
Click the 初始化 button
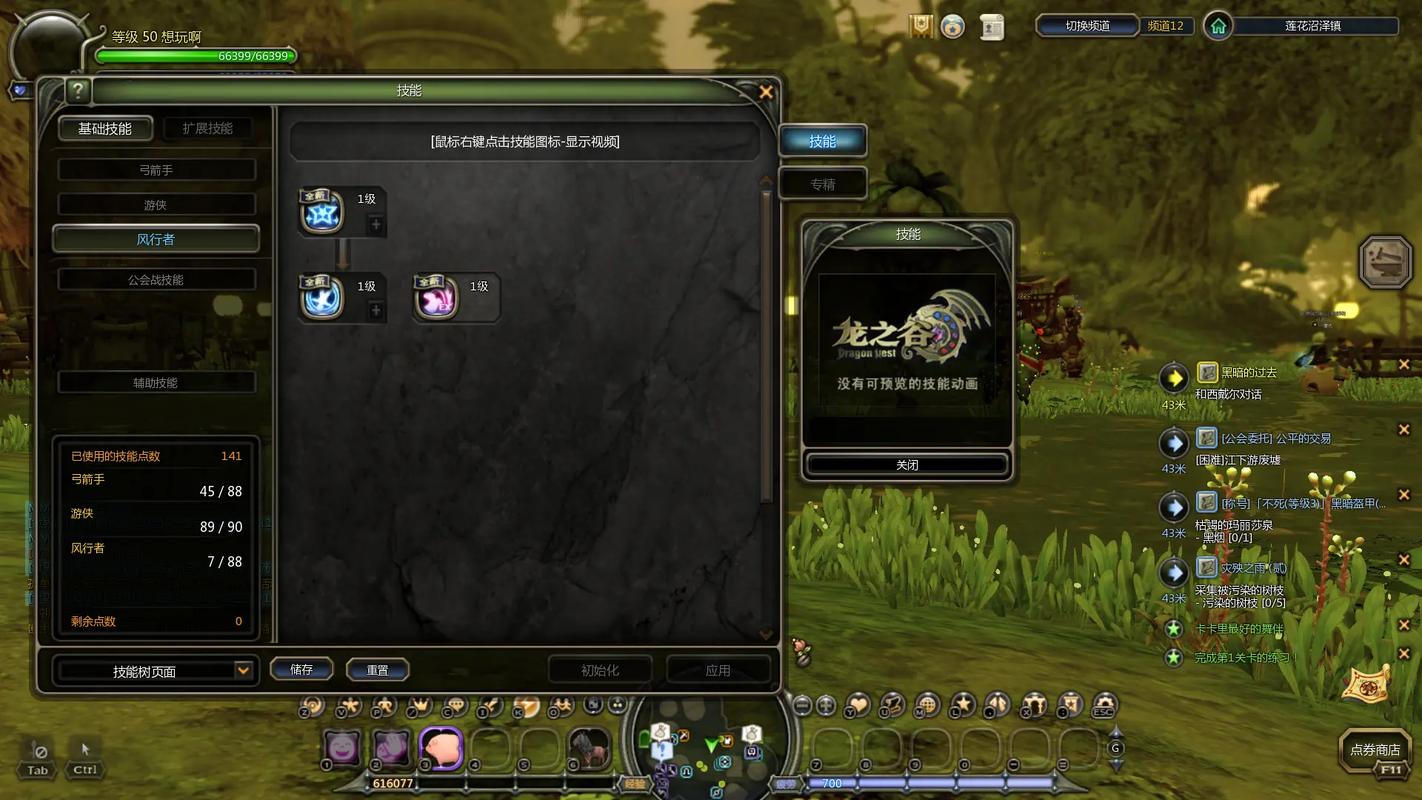(x=600, y=670)
